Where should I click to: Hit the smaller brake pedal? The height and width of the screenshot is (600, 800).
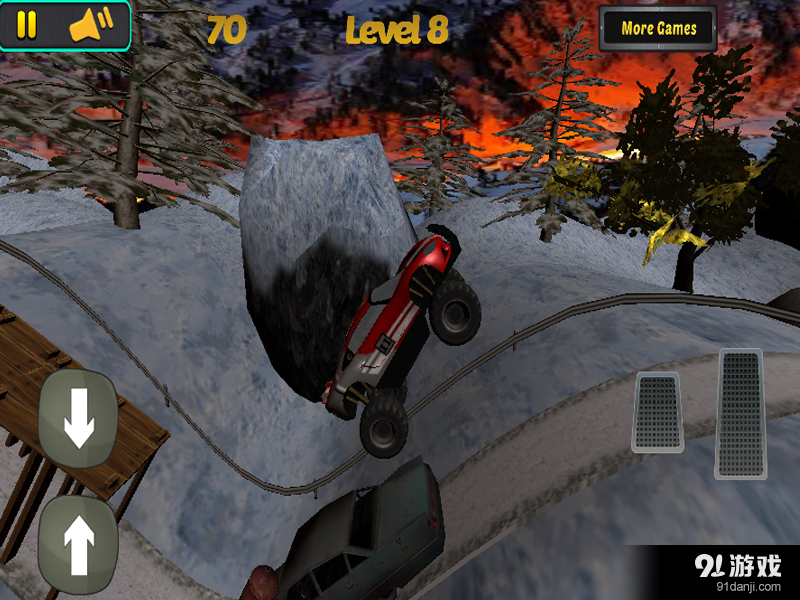pos(658,411)
